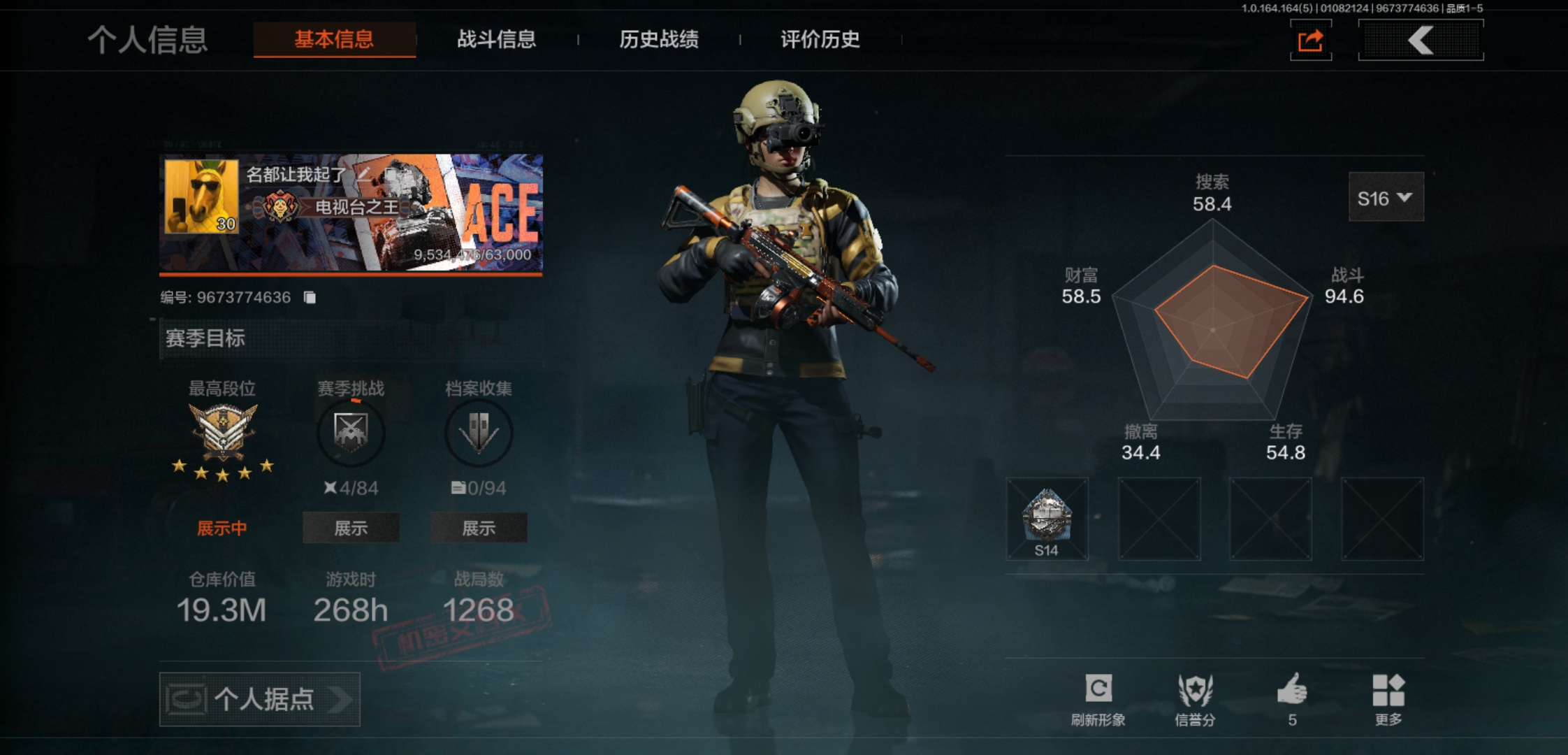Refresh character look via 刷新形象
This screenshot has width=1568, height=755.
pos(1098,699)
